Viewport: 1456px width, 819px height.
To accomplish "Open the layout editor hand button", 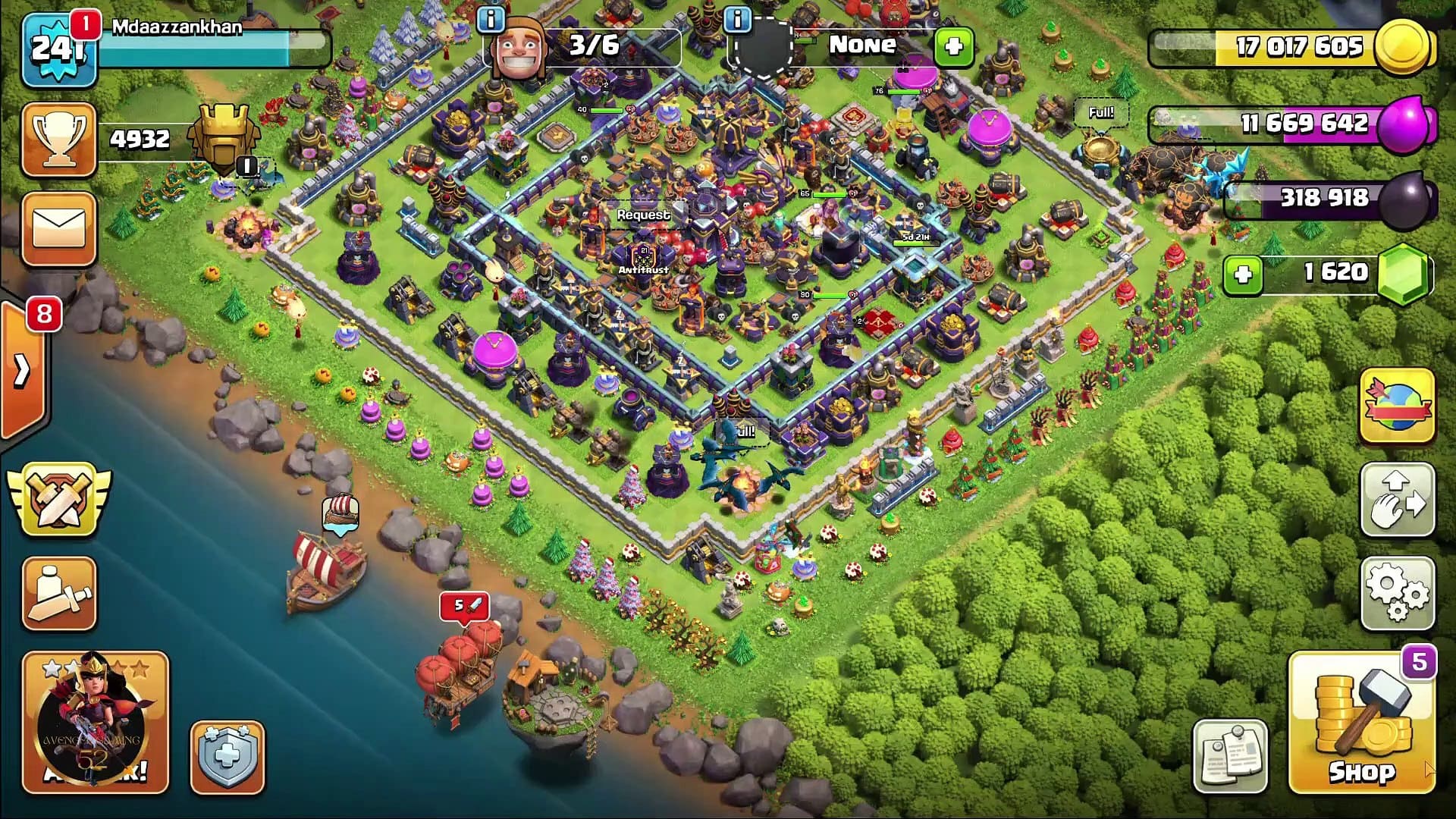I will point(1398,500).
